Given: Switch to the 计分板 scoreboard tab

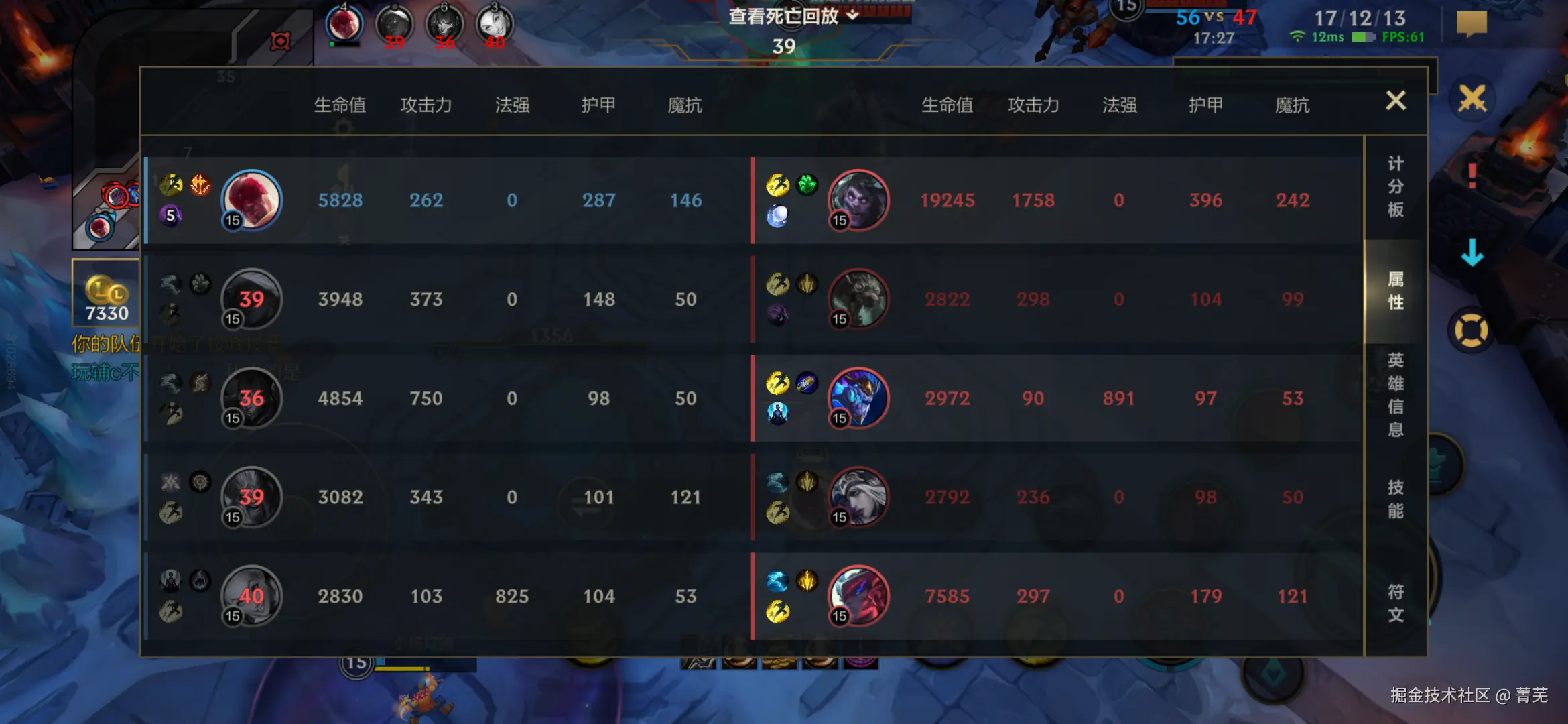Looking at the screenshot, I should (1395, 187).
